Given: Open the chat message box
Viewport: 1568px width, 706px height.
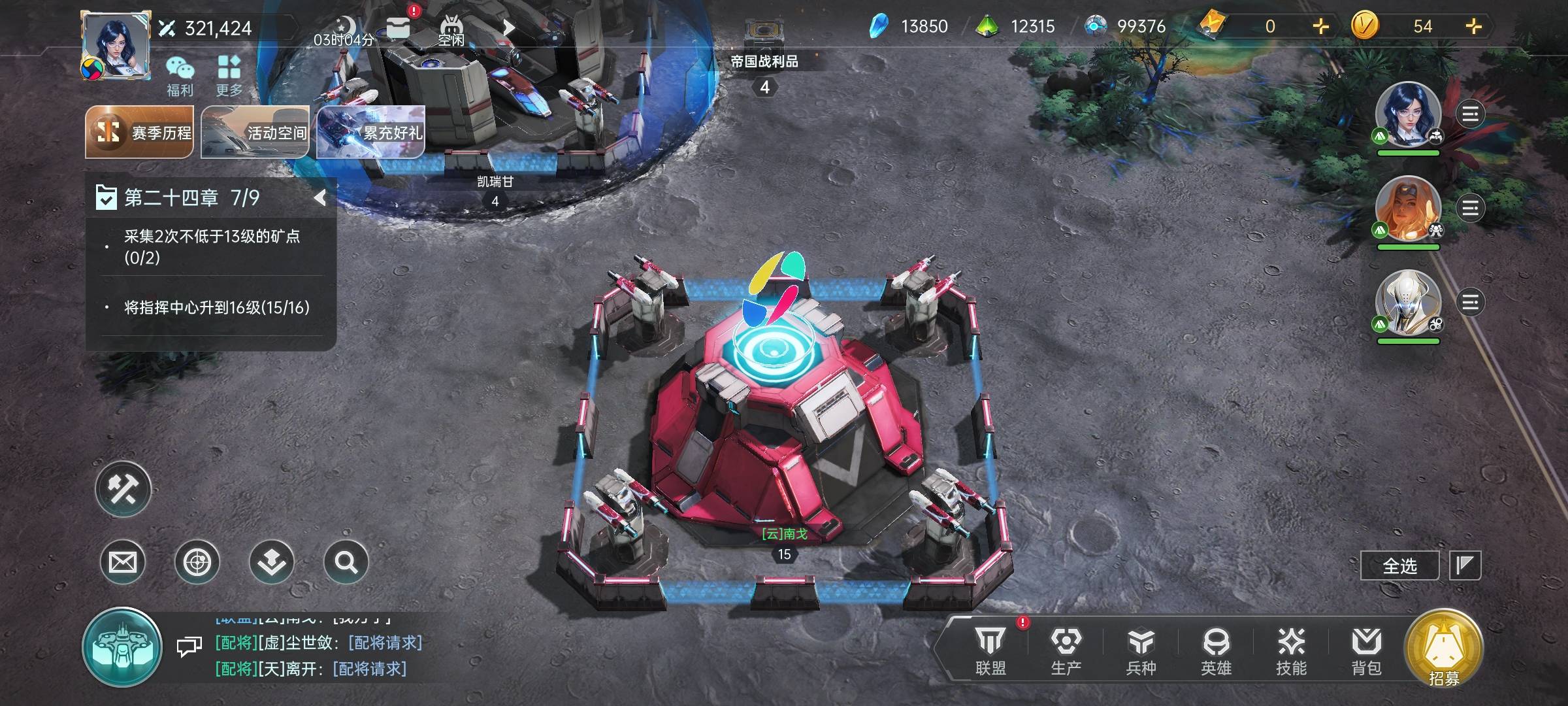Looking at the screenshot, I should [x=189, y=647].
